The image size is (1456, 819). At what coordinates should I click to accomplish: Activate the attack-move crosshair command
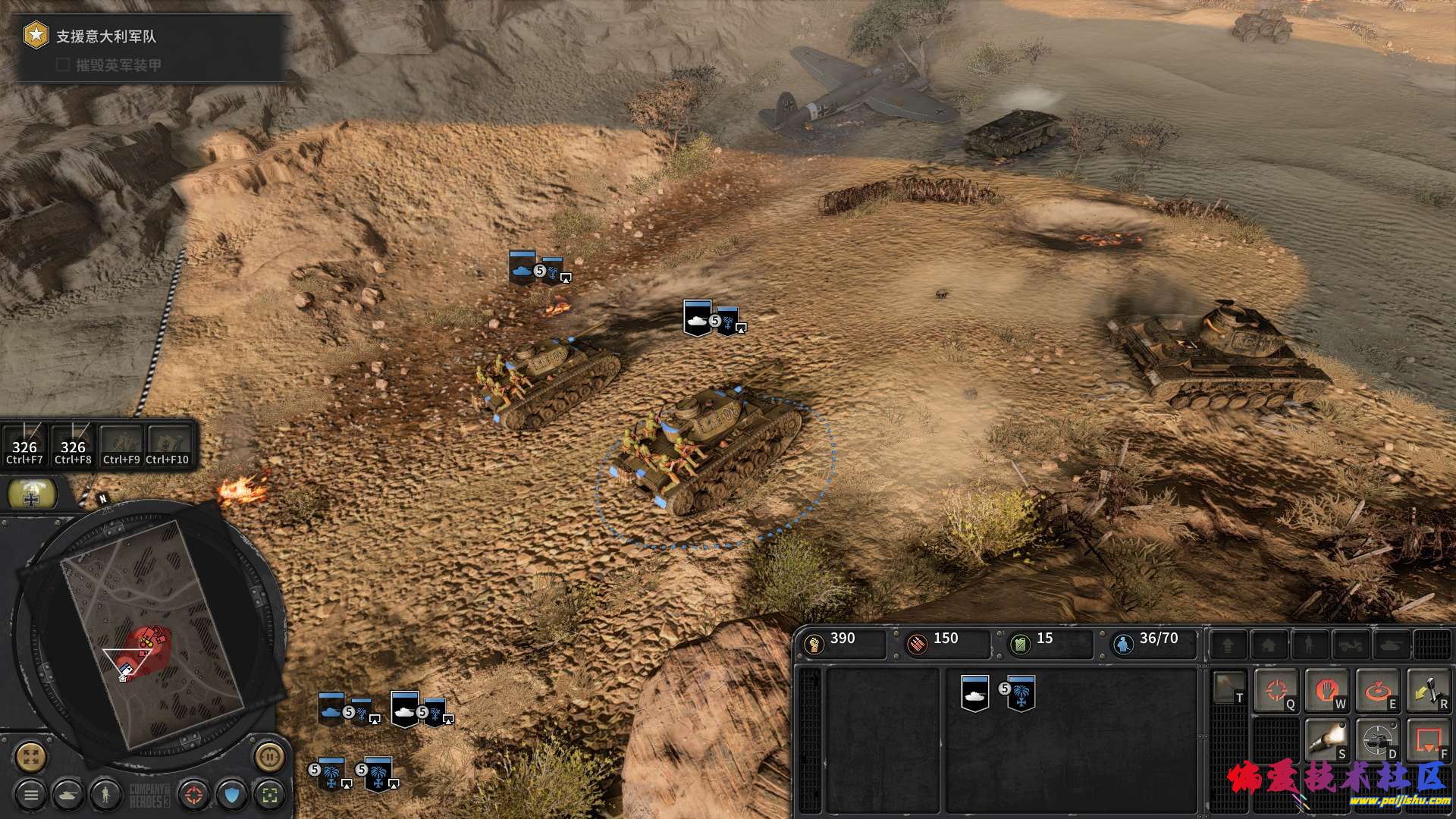coord(1276,690)
